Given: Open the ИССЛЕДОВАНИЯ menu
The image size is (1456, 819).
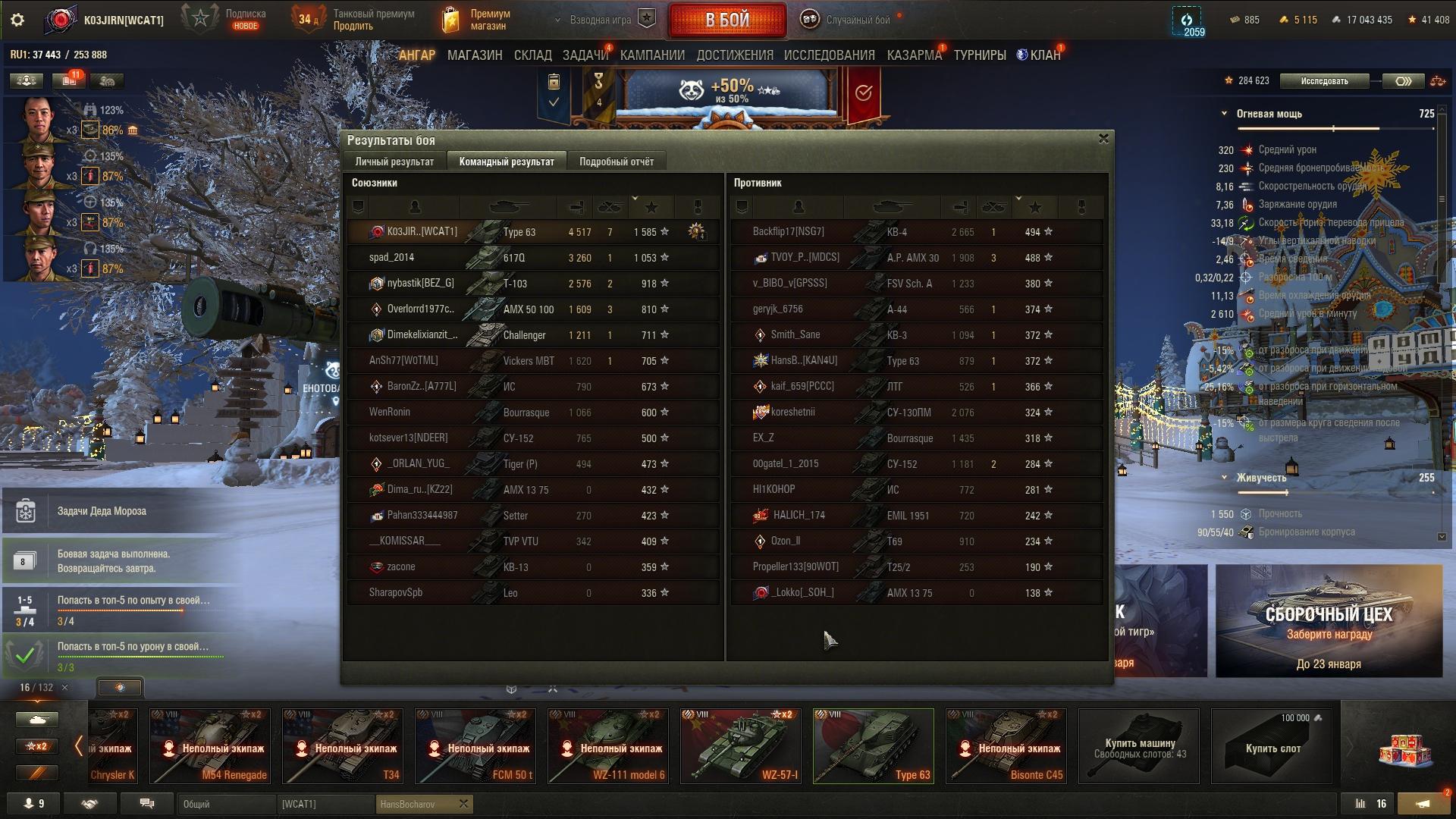Looking at the screenshot, I should pyautogui.click(x=829, y=55).
